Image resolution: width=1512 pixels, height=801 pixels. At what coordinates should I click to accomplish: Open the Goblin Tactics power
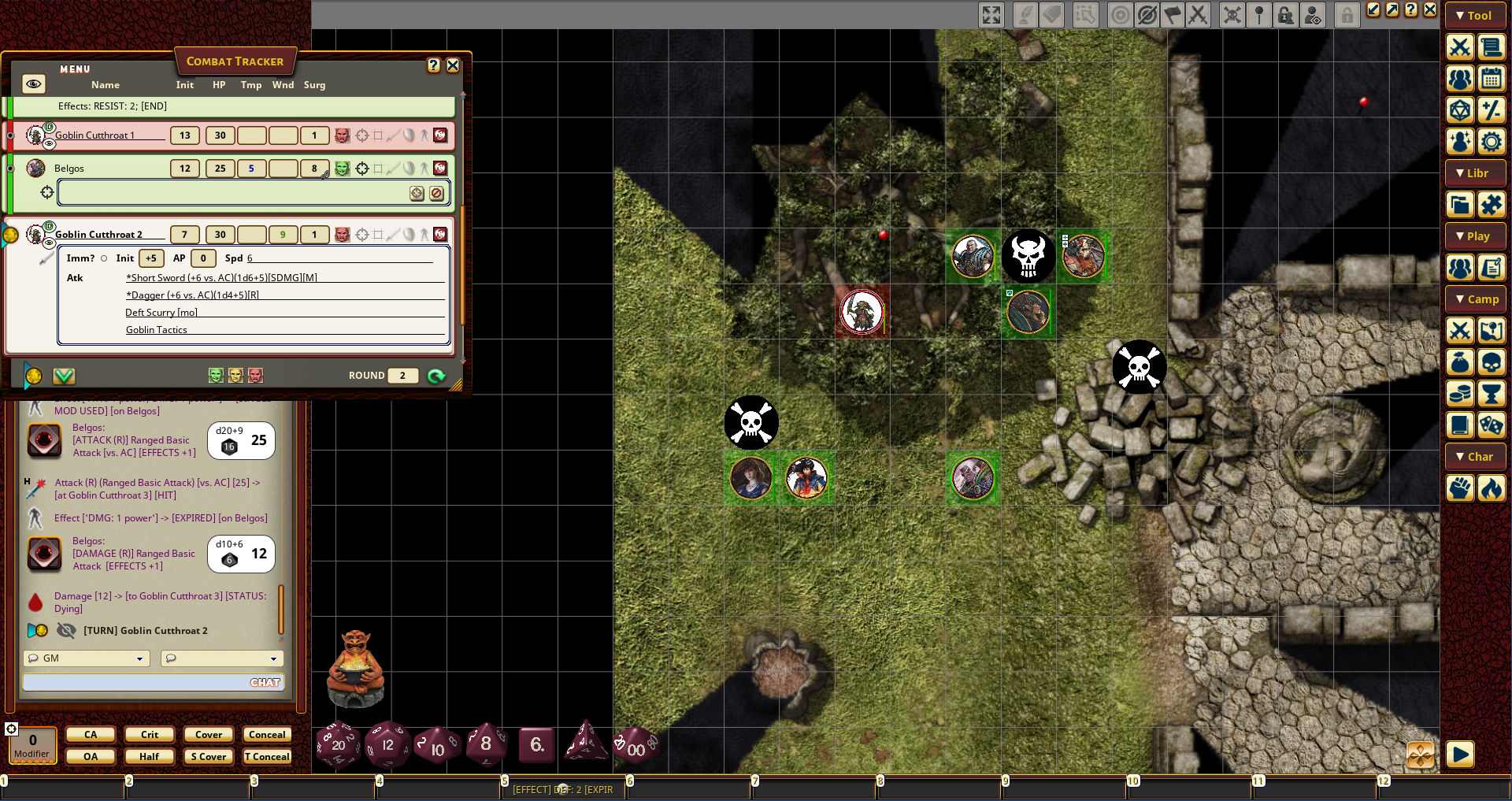point(157,330)
